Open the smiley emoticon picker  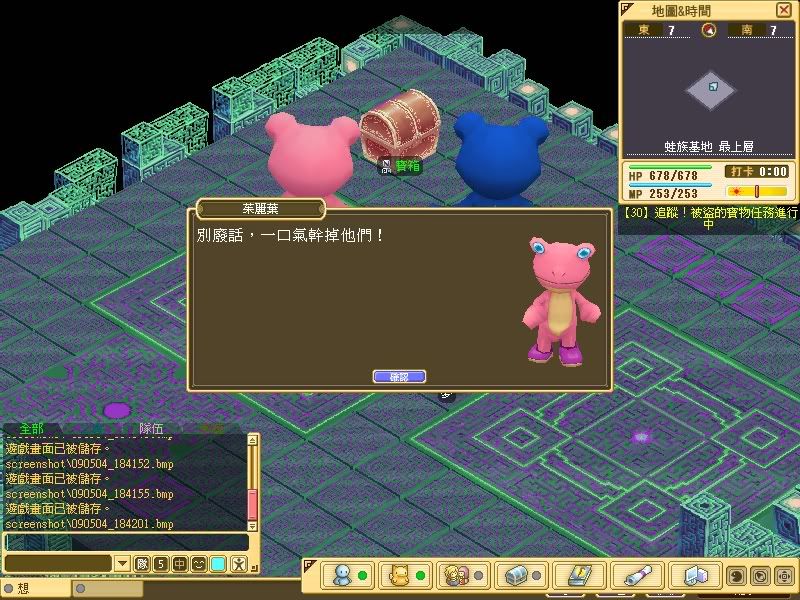pyautogui.click(x=199, y=564)
